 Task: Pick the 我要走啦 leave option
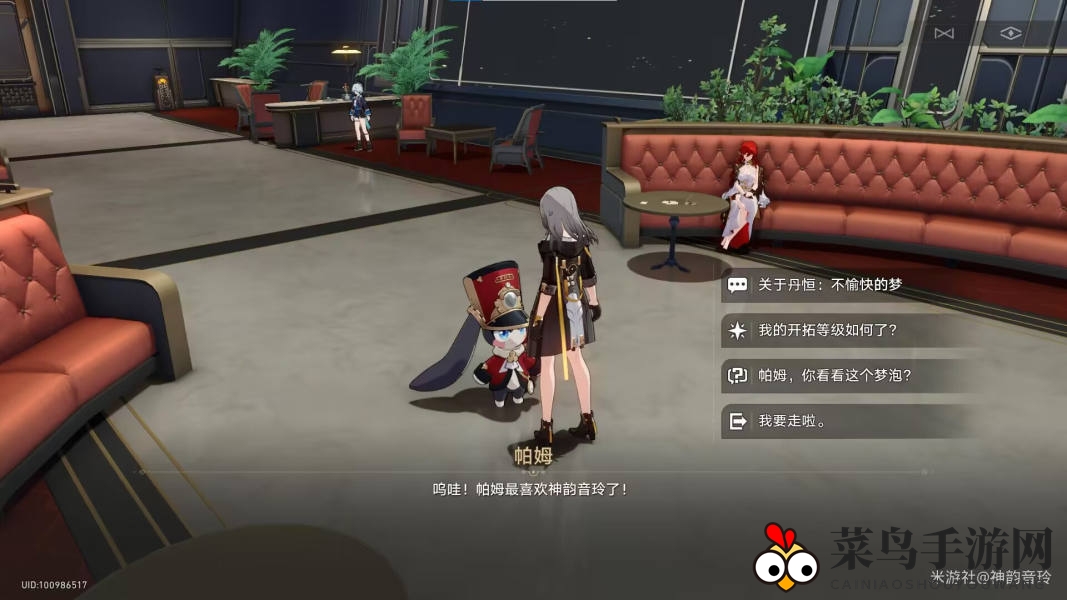click(791, 421)
